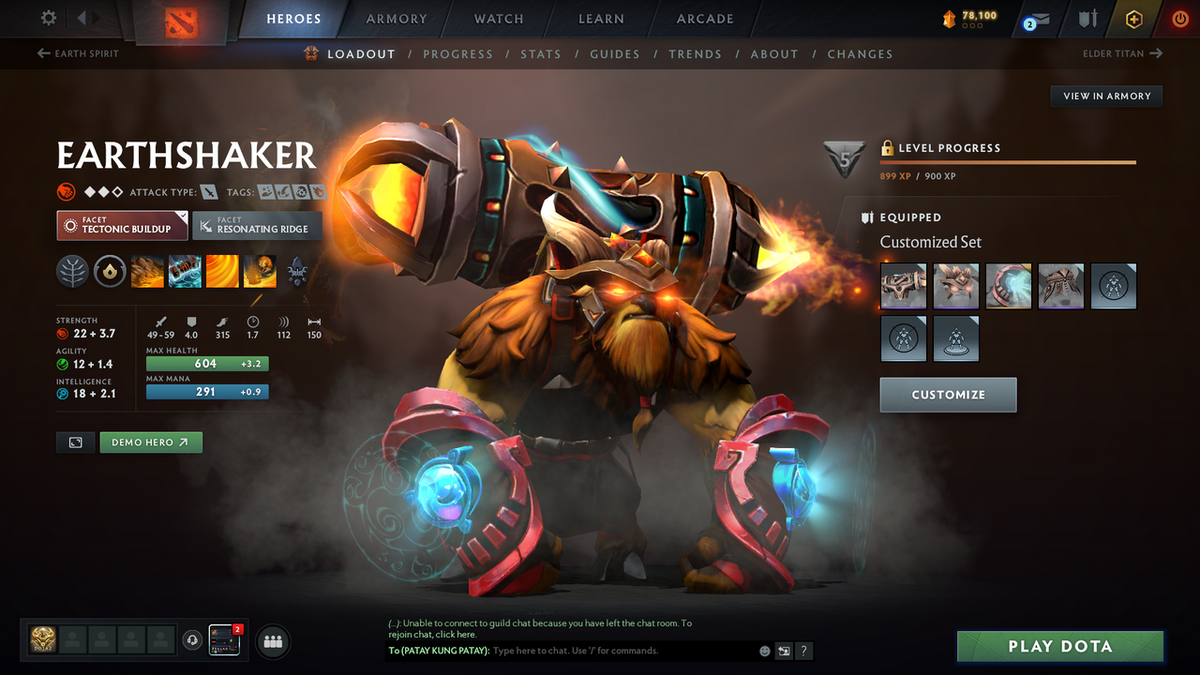
Task: Open the party members icon
Action: click(x=272, y=641)
